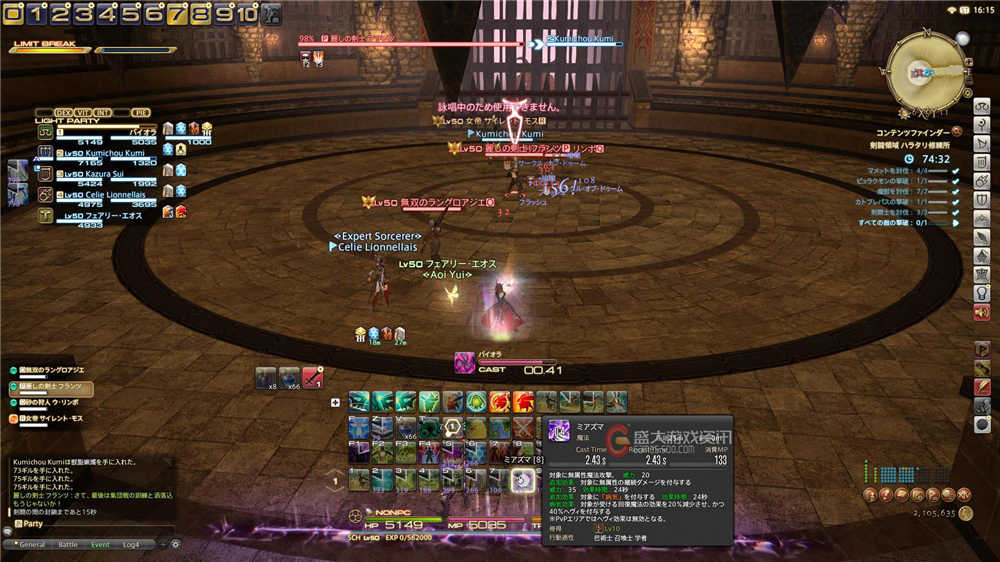Target the bottom enemy with orange marker in the enemy list
The height and width of the screenshot is (562, 1000).
tap(50, 420)
